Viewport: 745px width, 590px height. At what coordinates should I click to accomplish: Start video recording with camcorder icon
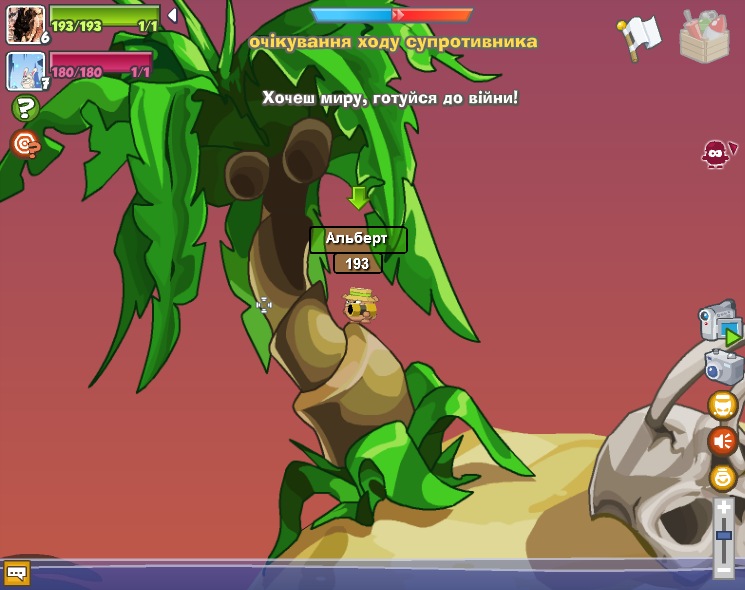[720, 322]
